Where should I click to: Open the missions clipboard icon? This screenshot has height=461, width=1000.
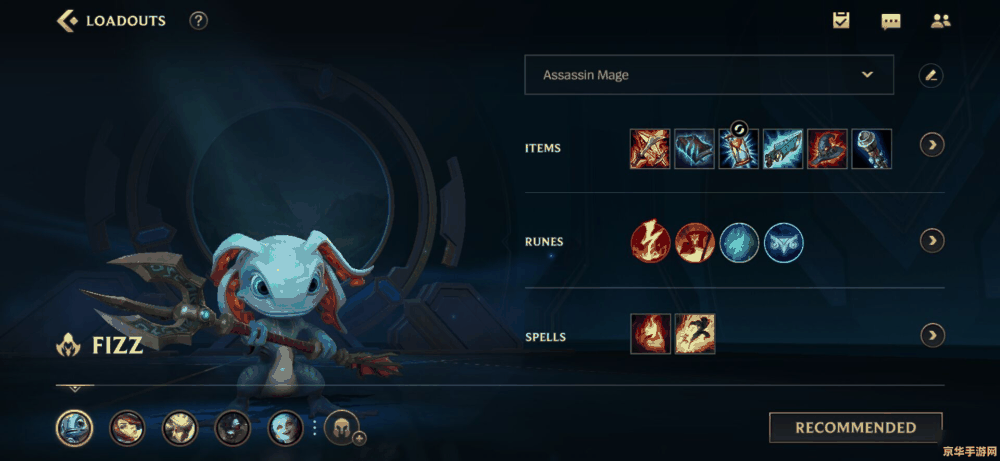pyautogui.click(x=841, y=20)
